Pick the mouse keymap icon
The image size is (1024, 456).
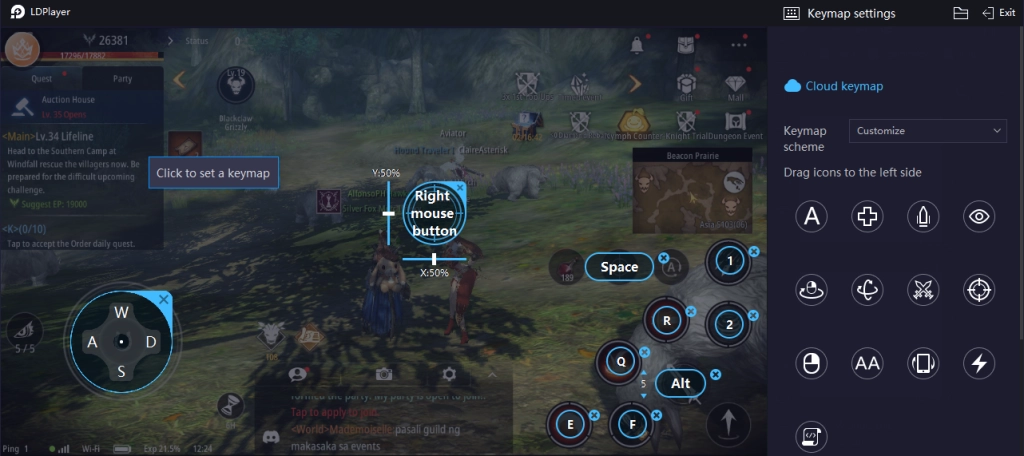click(x=813, y=363)
